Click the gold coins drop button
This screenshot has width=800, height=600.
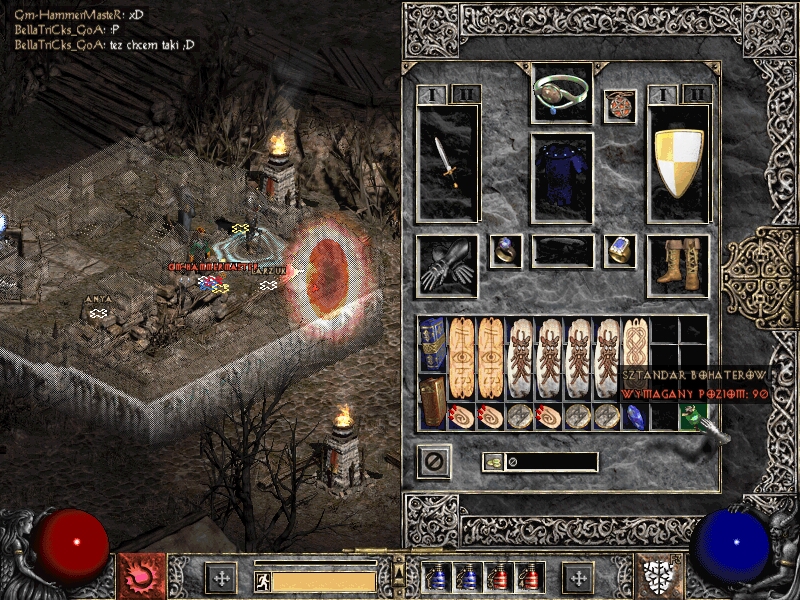pyautogui.click(x=492, y=462)
